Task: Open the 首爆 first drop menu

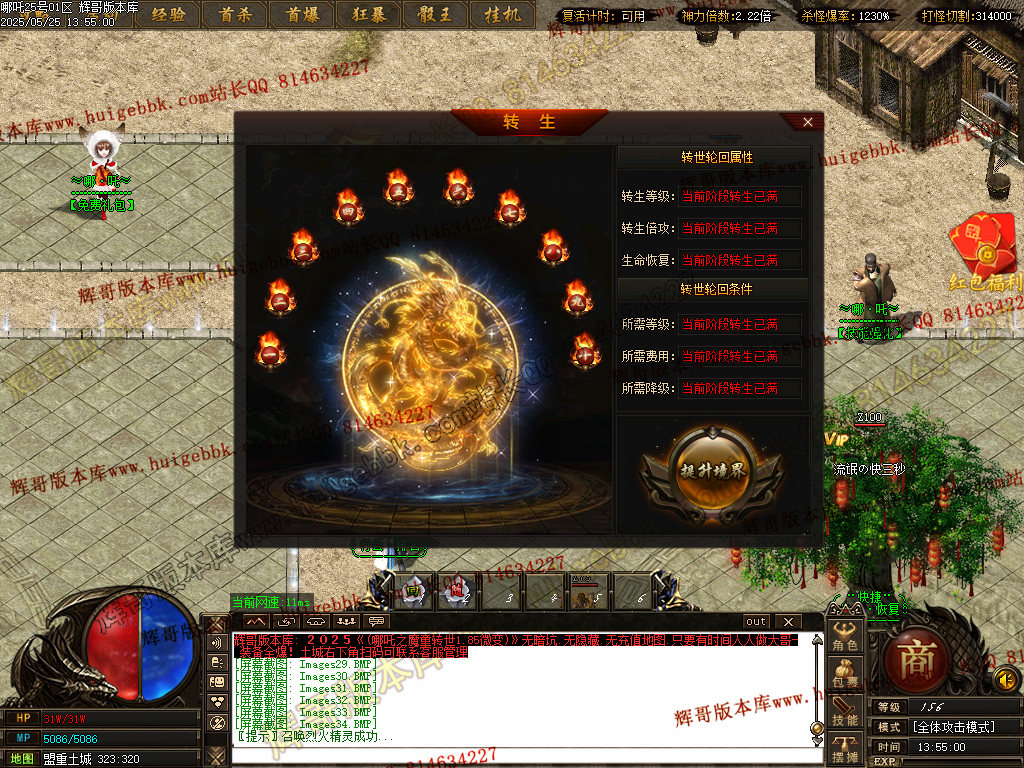Action: (300, 14)
